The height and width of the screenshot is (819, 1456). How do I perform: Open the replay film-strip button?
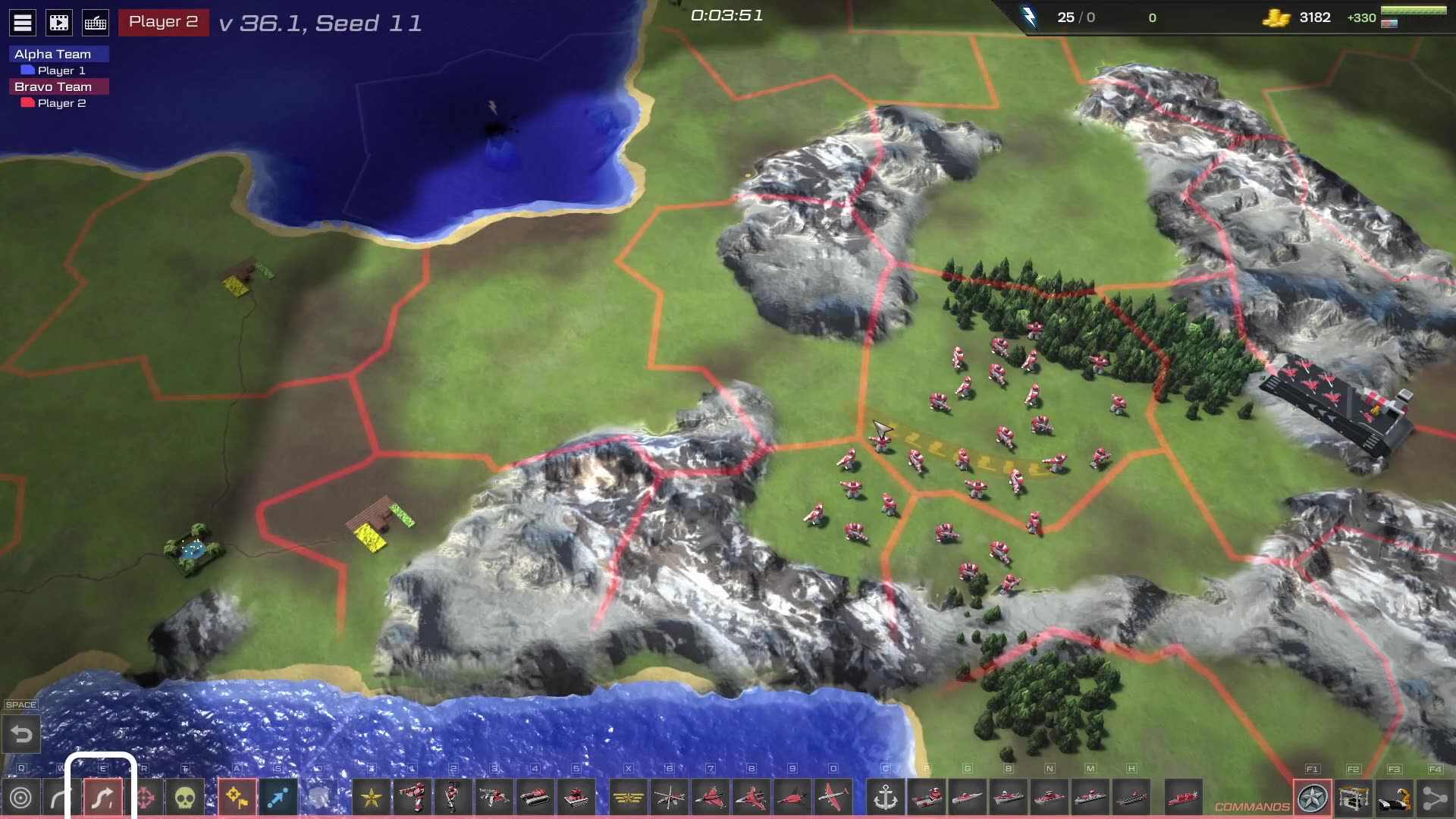[59, 23]
